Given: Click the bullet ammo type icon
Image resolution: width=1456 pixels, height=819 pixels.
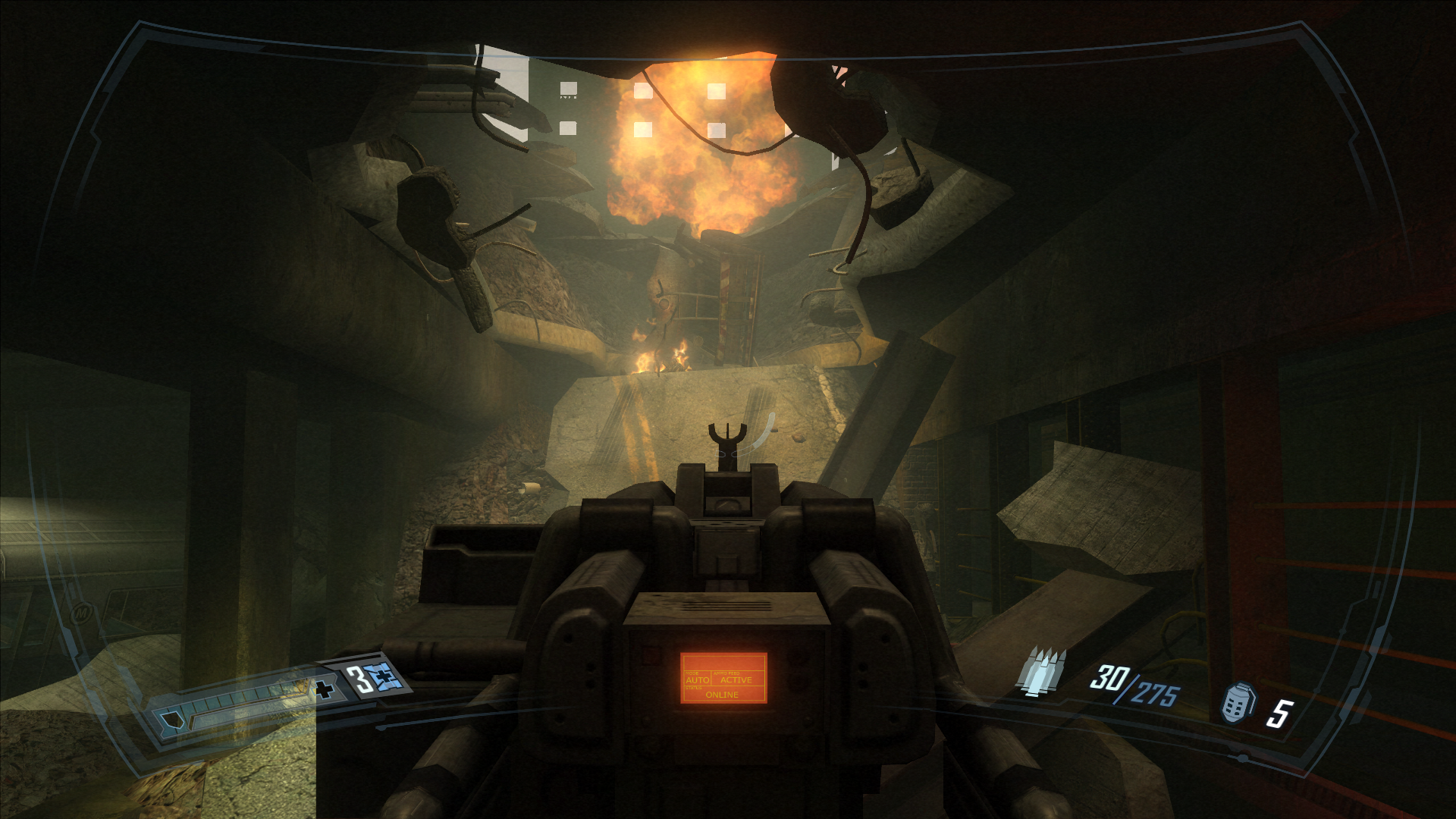Looking at the screenshot, I should (x=1042, y=671).
